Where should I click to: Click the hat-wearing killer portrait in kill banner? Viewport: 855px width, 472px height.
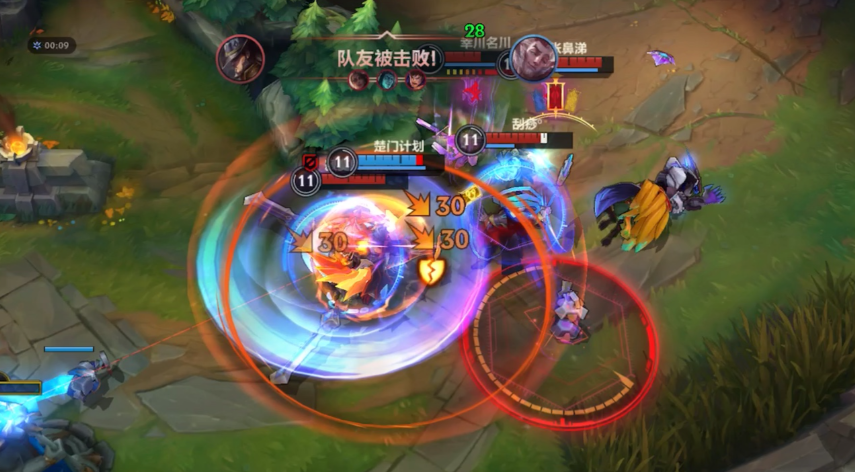point(241,58)
